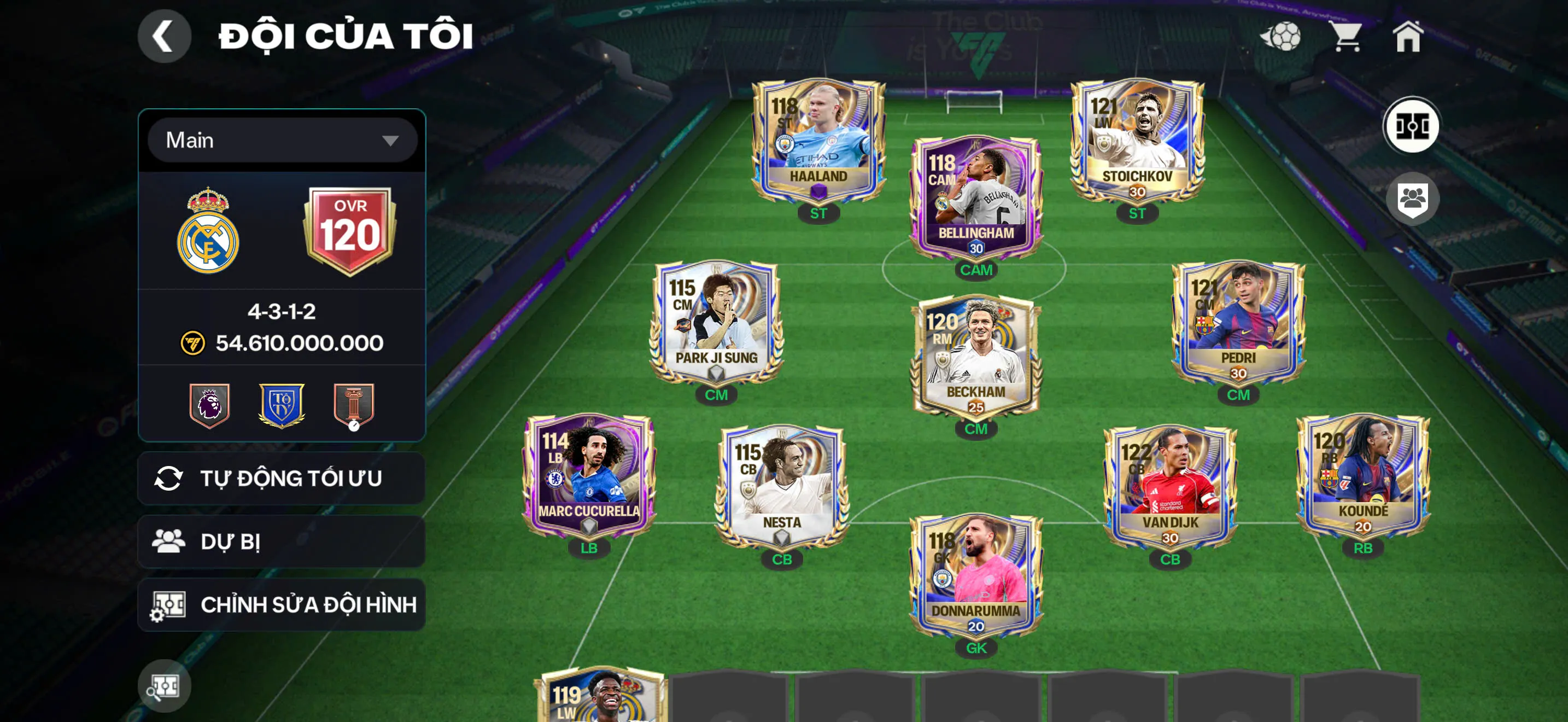Open the formation search magnifier icon
Viewport: 1568px width, 722px height.
(x=163, y=686)
